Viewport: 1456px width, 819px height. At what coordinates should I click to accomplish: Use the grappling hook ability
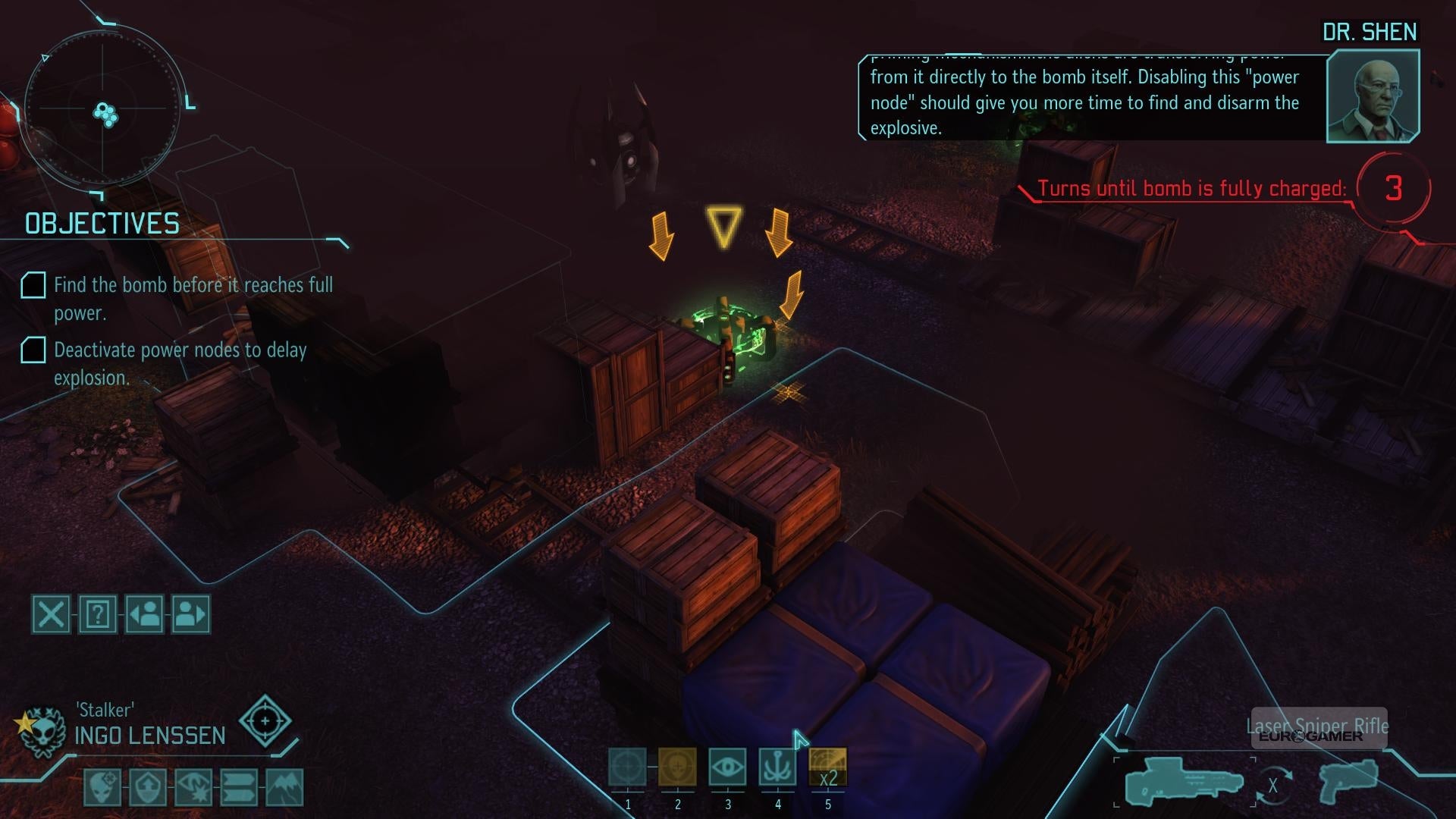click(777, 767)
